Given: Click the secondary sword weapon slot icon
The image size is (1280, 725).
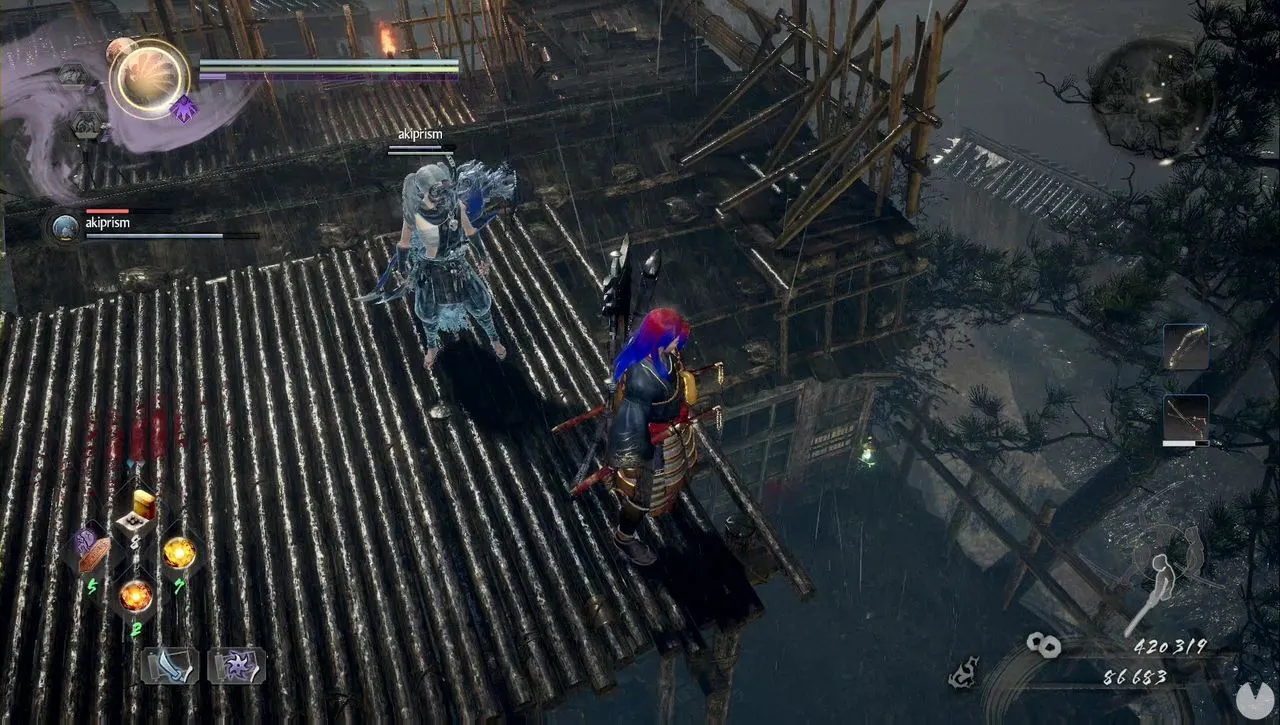Looking at the screenshot, I should point(1186,415).
